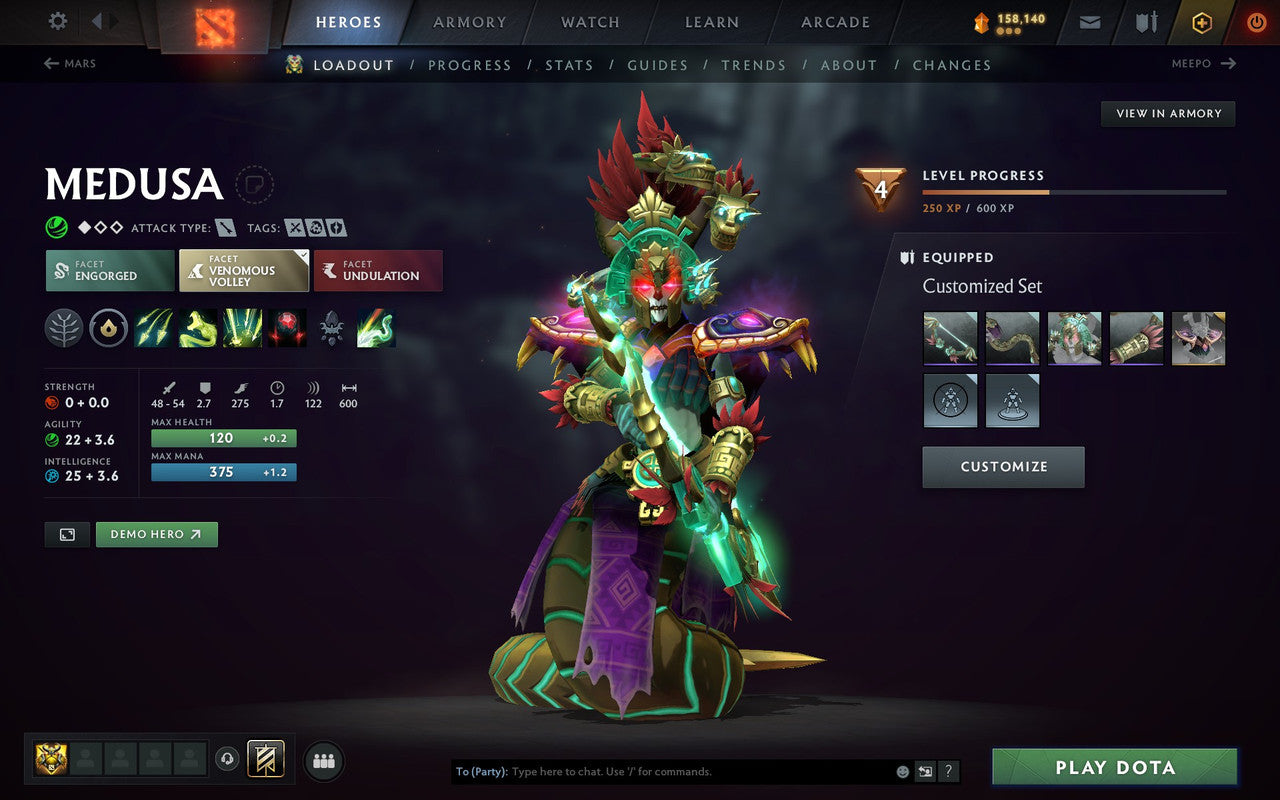Open the Mystic Snake ability icon
Viewport: 1280px width, 800px height.
pos(197,328)
